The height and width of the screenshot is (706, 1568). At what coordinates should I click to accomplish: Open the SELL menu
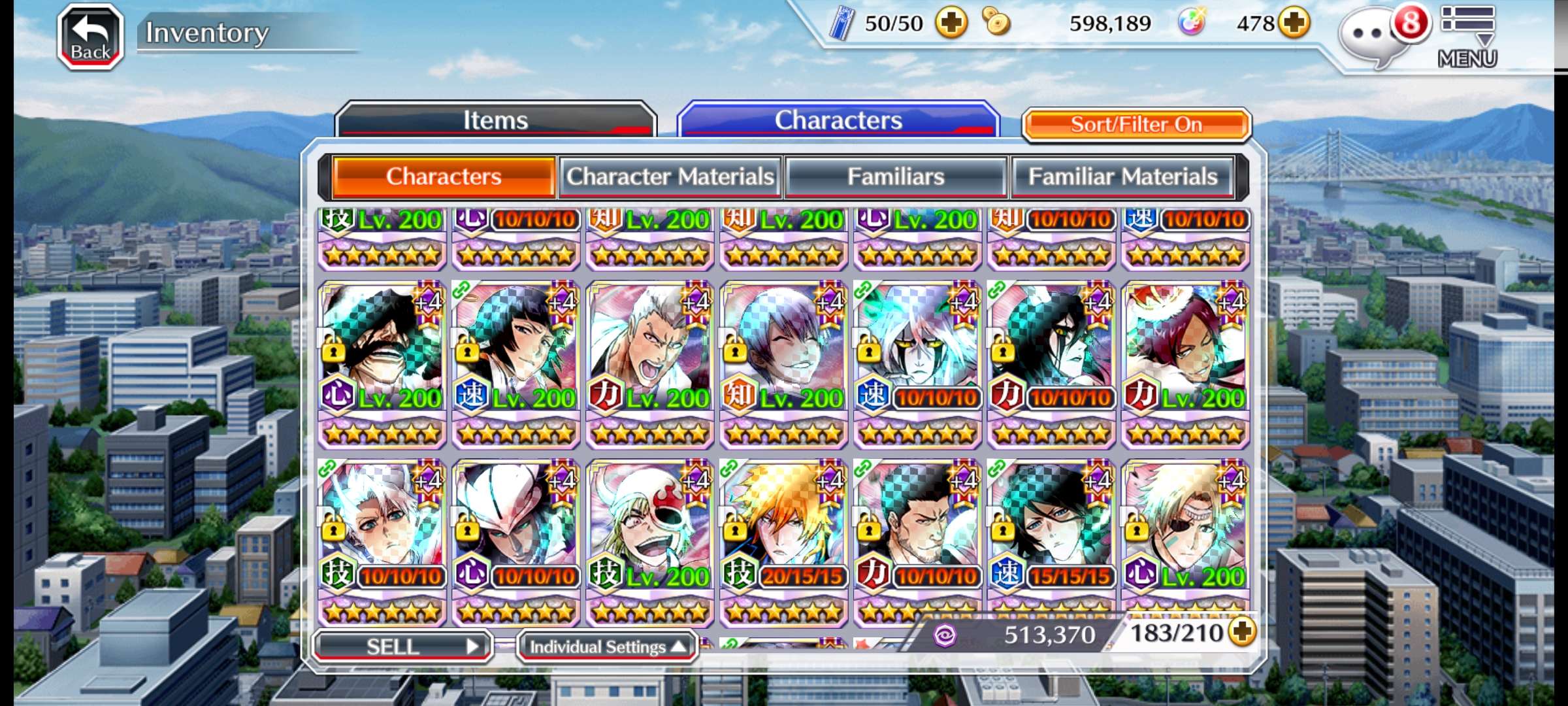[x=402, y=646]
